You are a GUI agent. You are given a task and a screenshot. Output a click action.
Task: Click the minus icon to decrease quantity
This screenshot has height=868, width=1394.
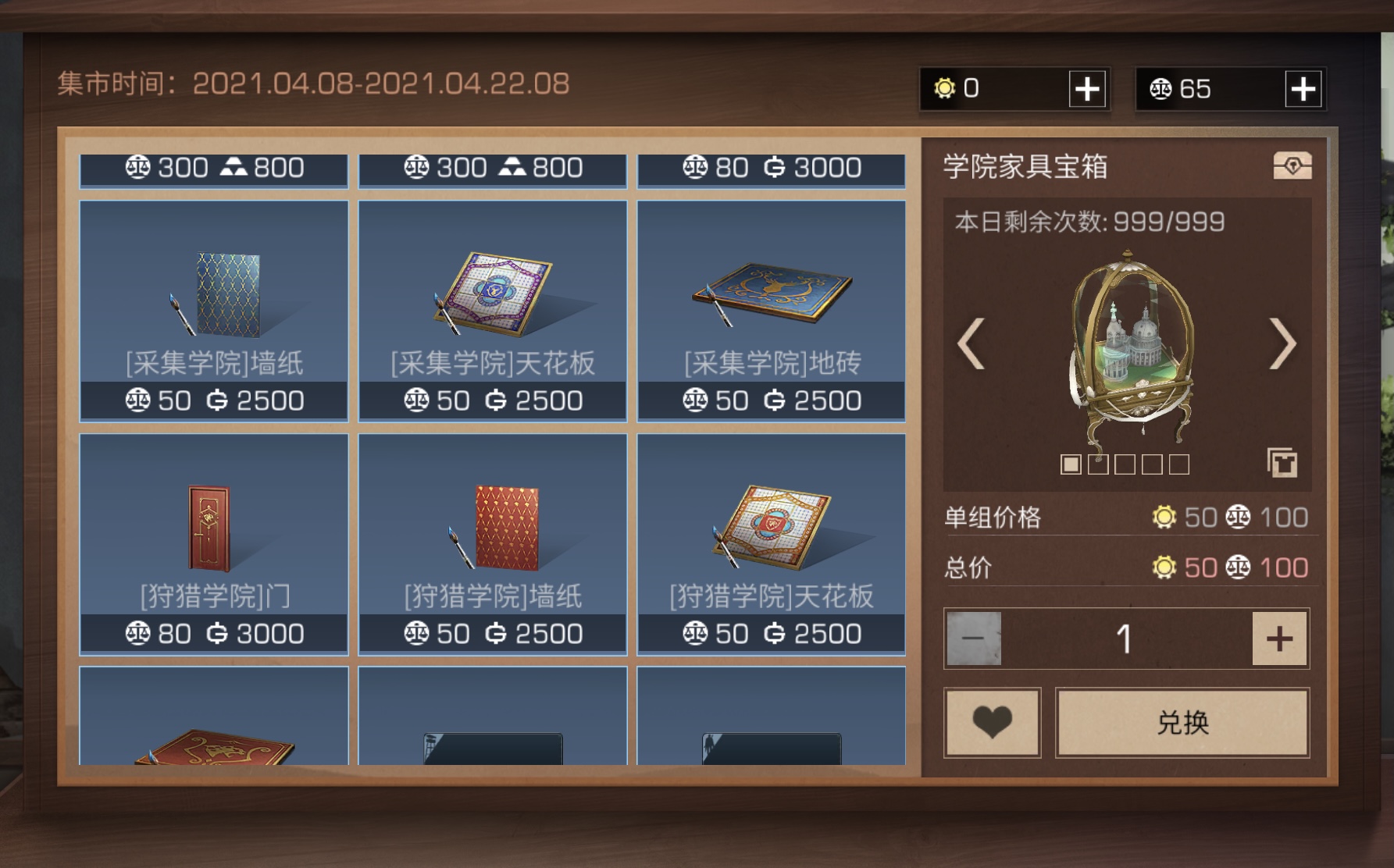click(x=972, y=638)
